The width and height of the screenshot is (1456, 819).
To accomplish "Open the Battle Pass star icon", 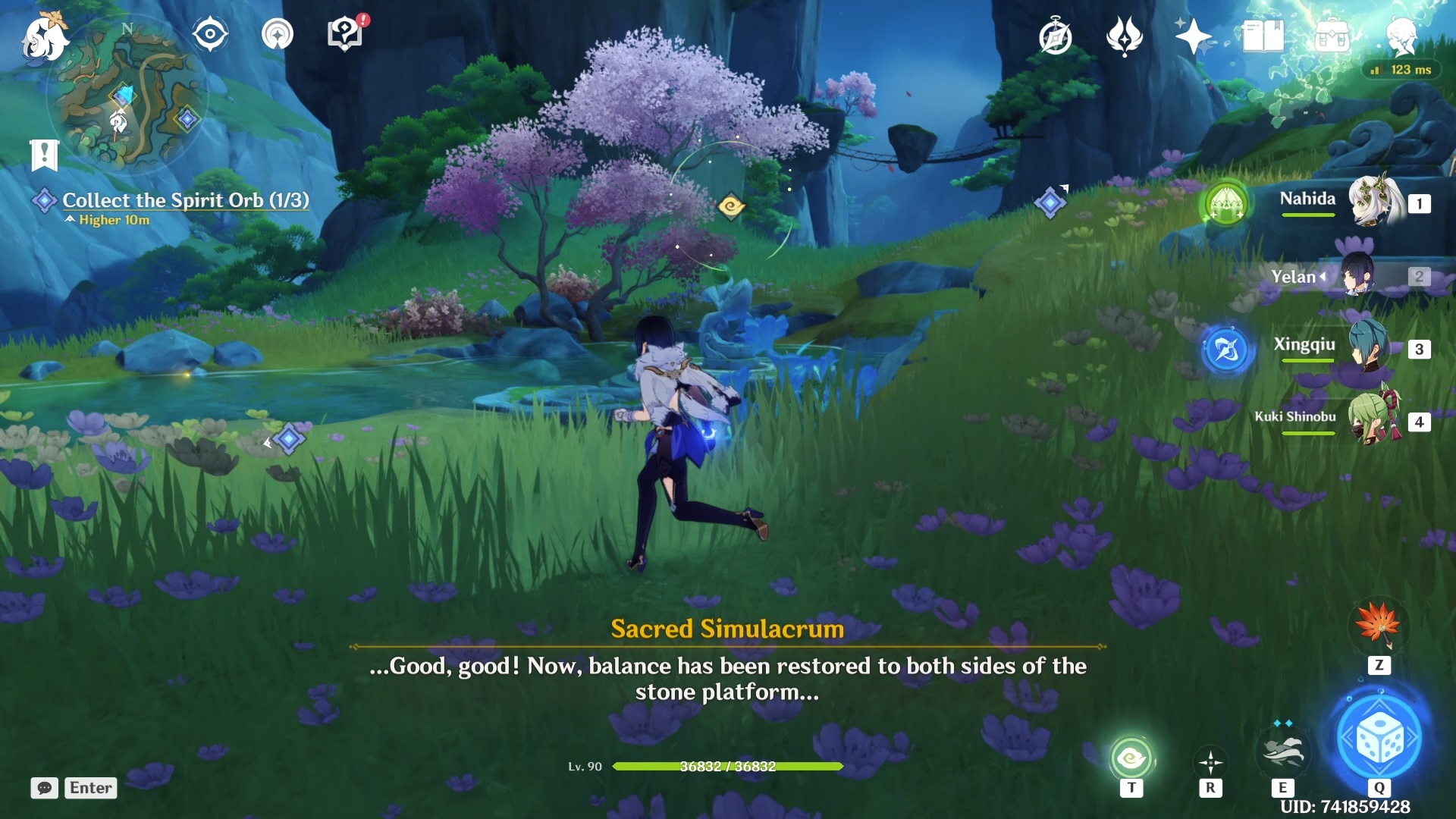I will click(1193, 36).
